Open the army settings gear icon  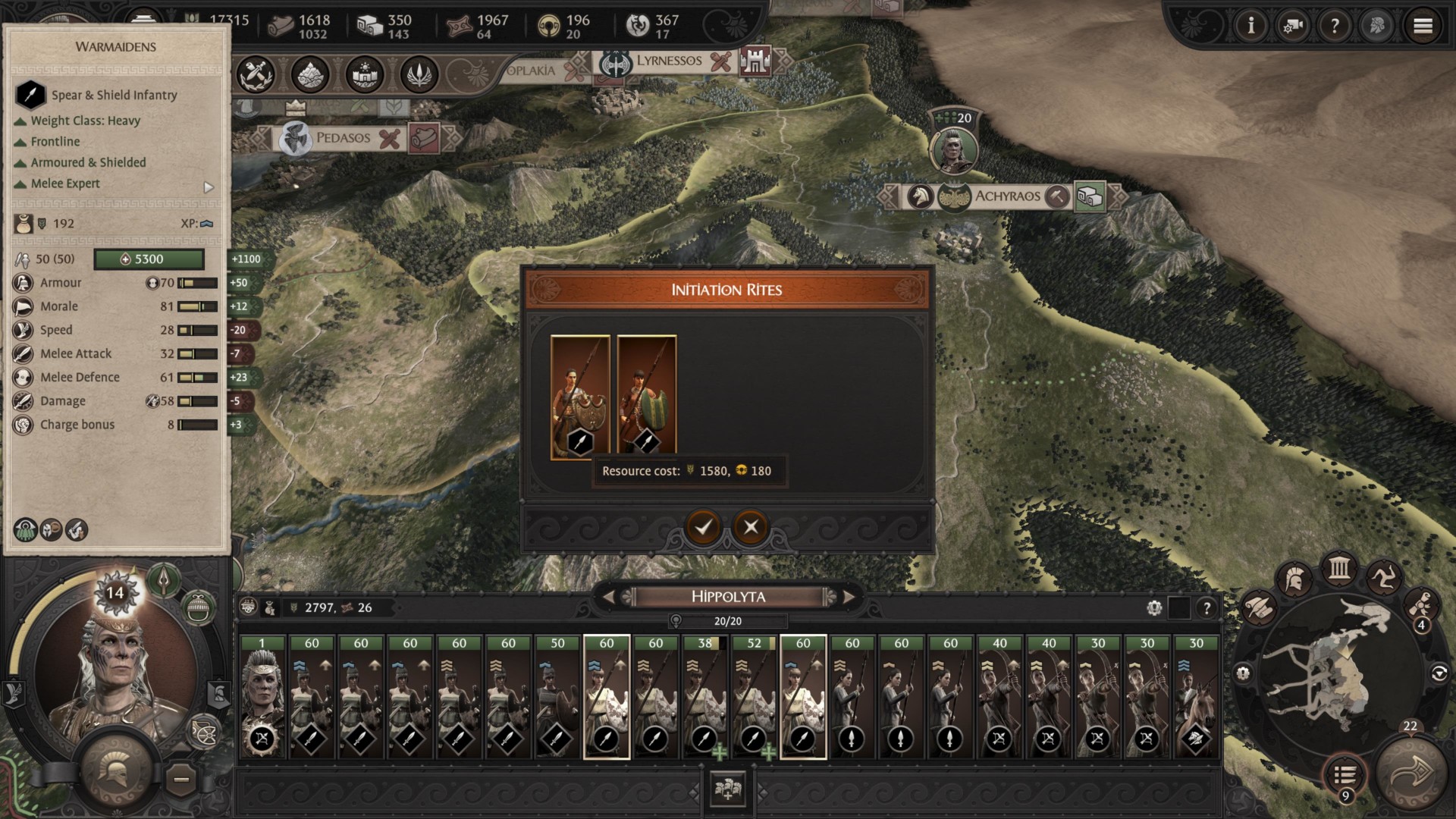click(1154, 607)
